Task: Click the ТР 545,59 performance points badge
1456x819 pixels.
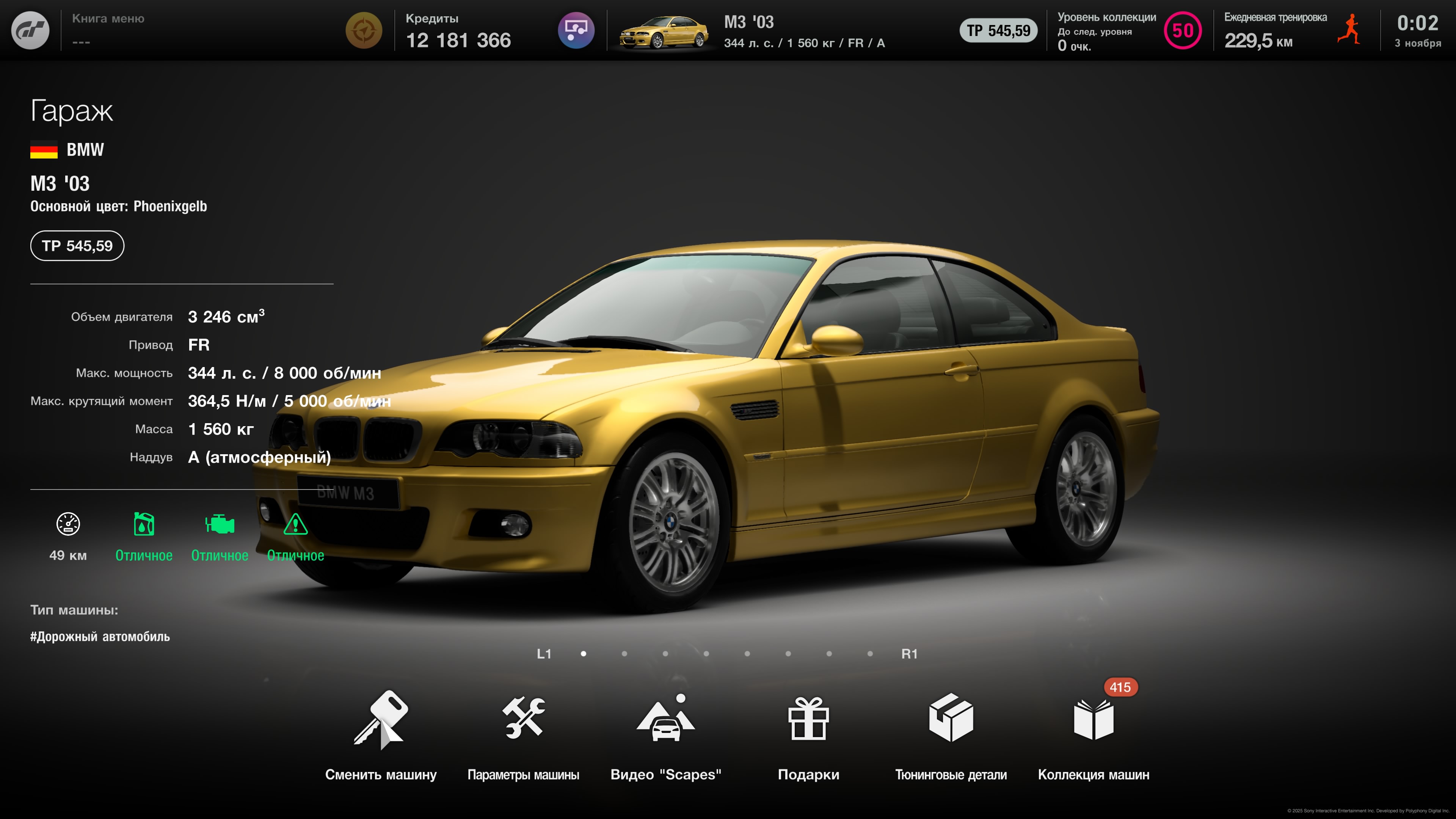Action: [x=77, y=246]
